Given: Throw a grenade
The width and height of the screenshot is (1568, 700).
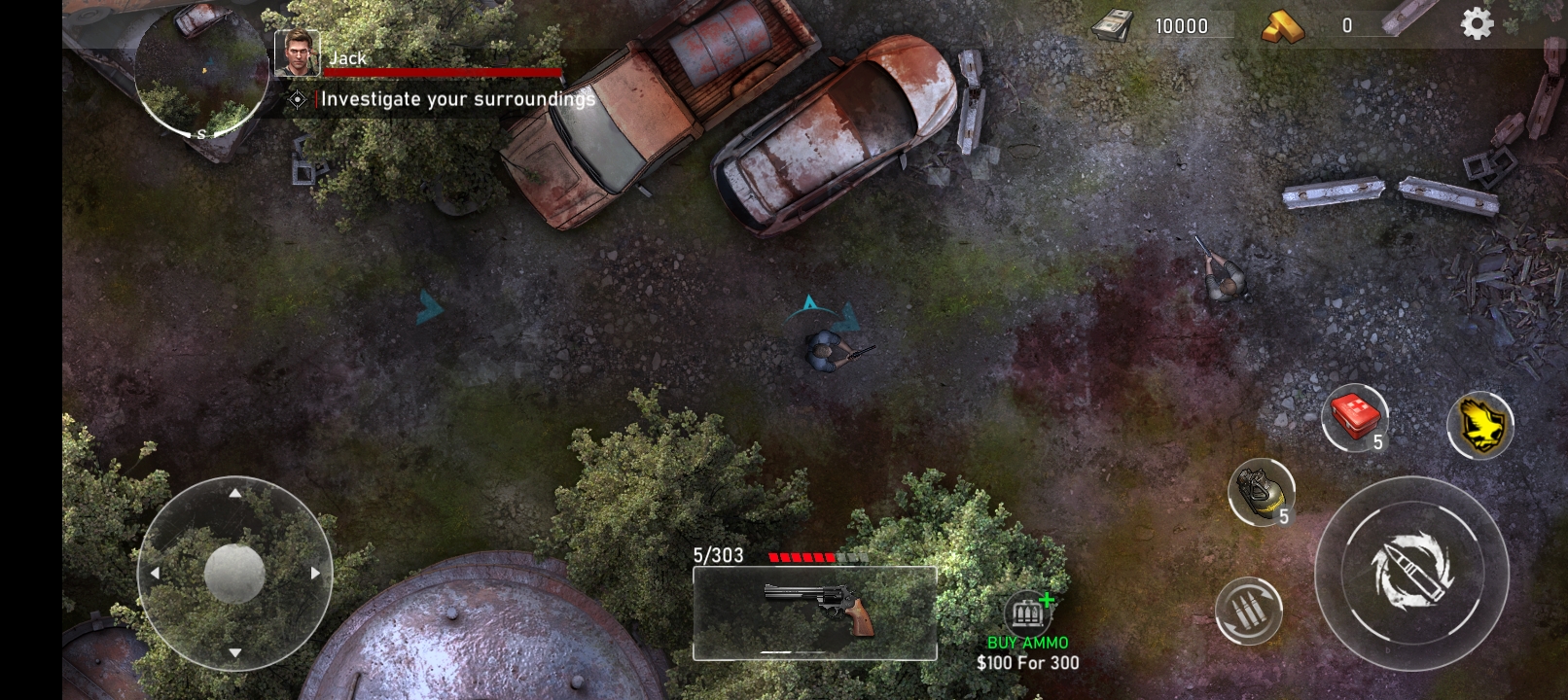Looking at the screenshot, I should [1261, 493].
